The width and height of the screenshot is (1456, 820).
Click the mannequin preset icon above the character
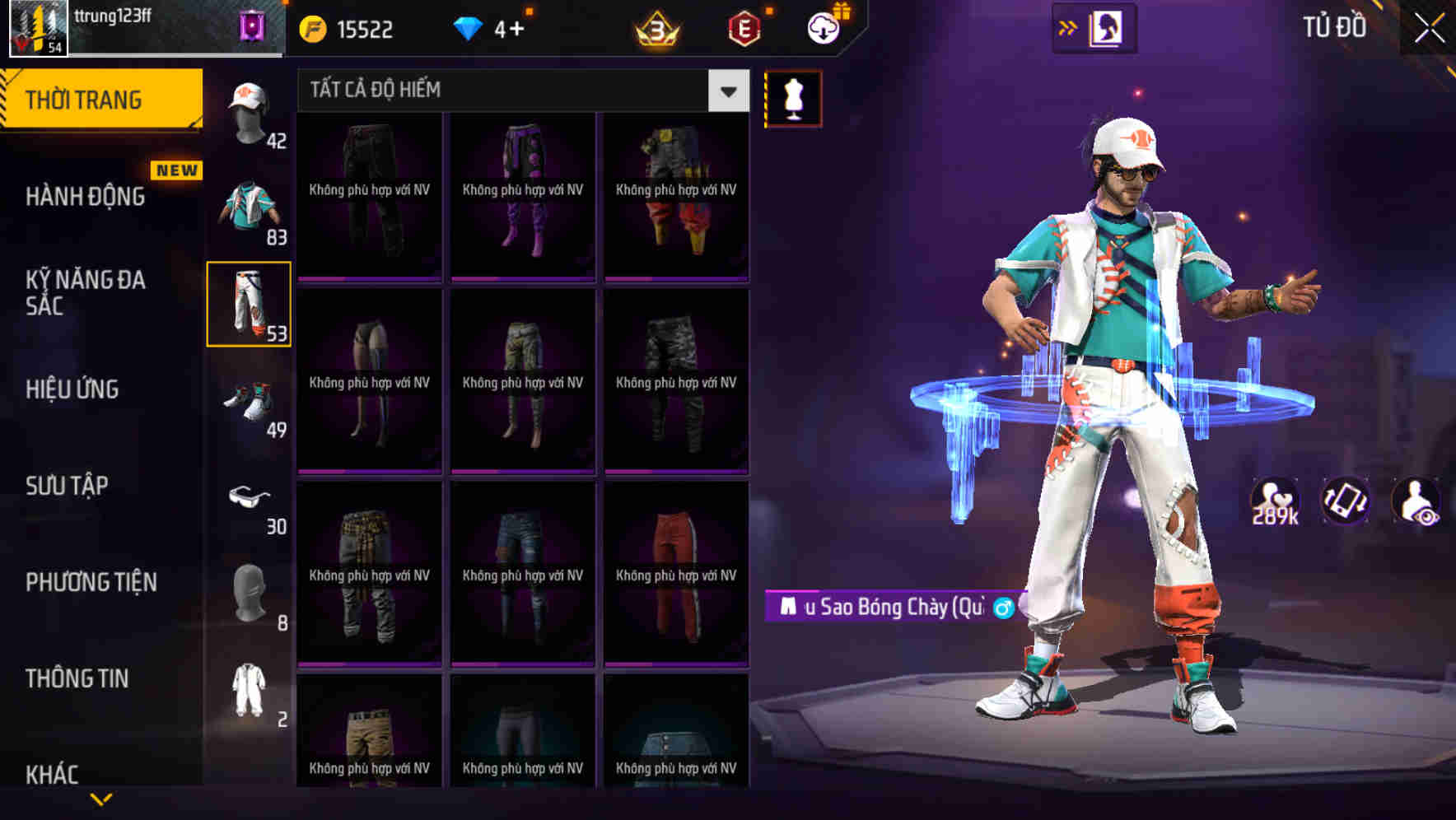tap(793, 97)
